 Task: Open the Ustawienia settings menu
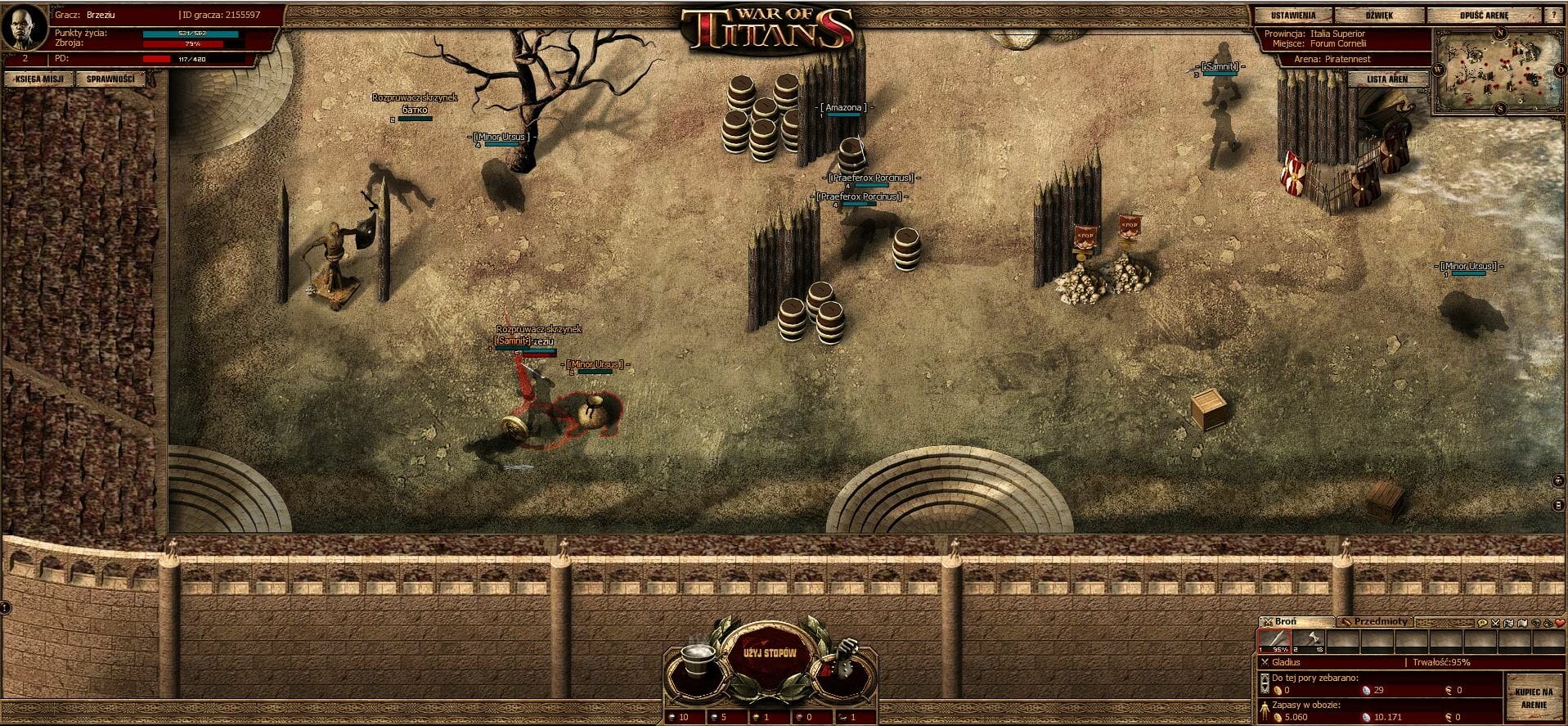pos(1293,16)
